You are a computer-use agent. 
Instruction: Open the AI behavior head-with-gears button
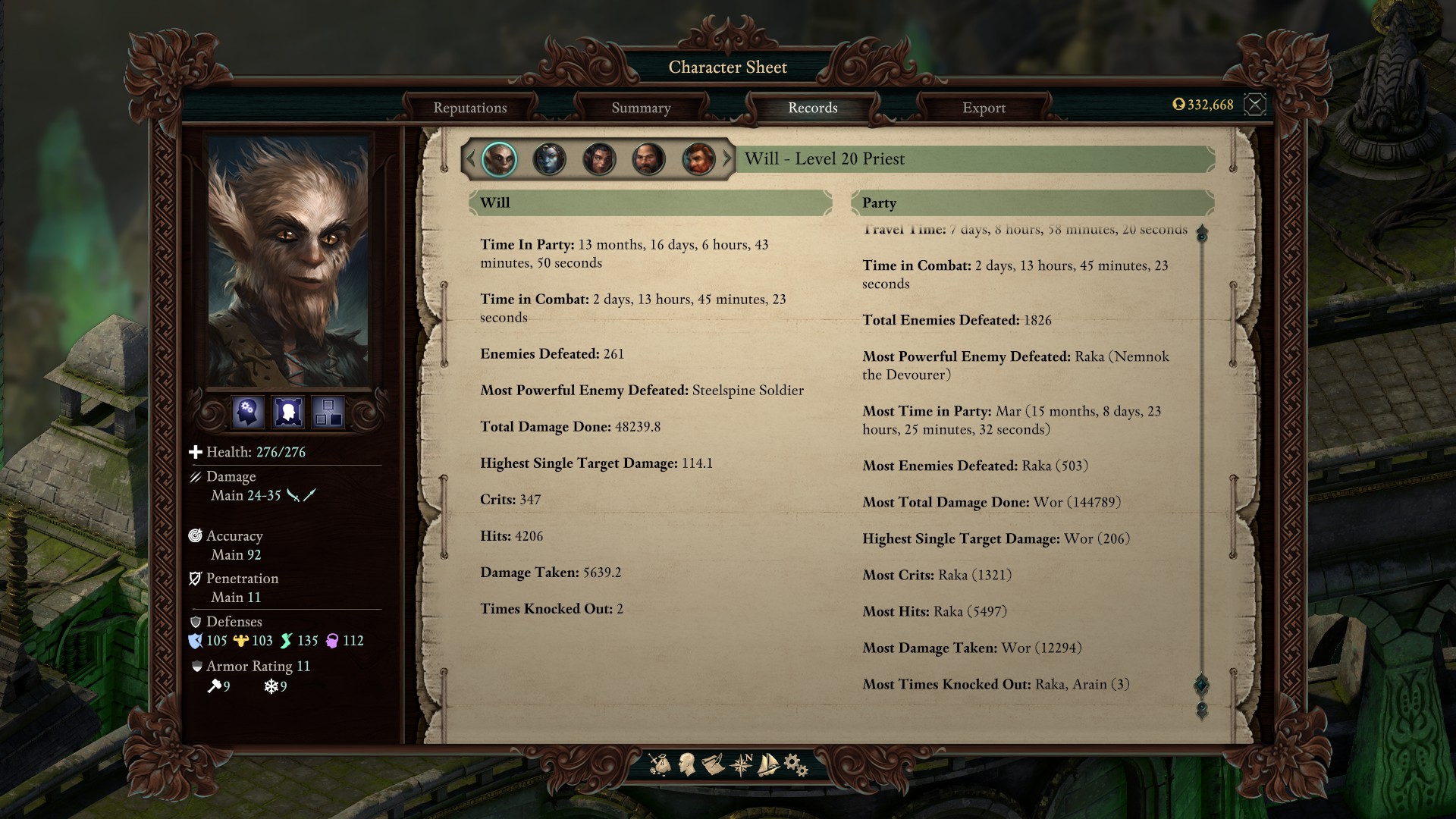click(x=248, y=412)
